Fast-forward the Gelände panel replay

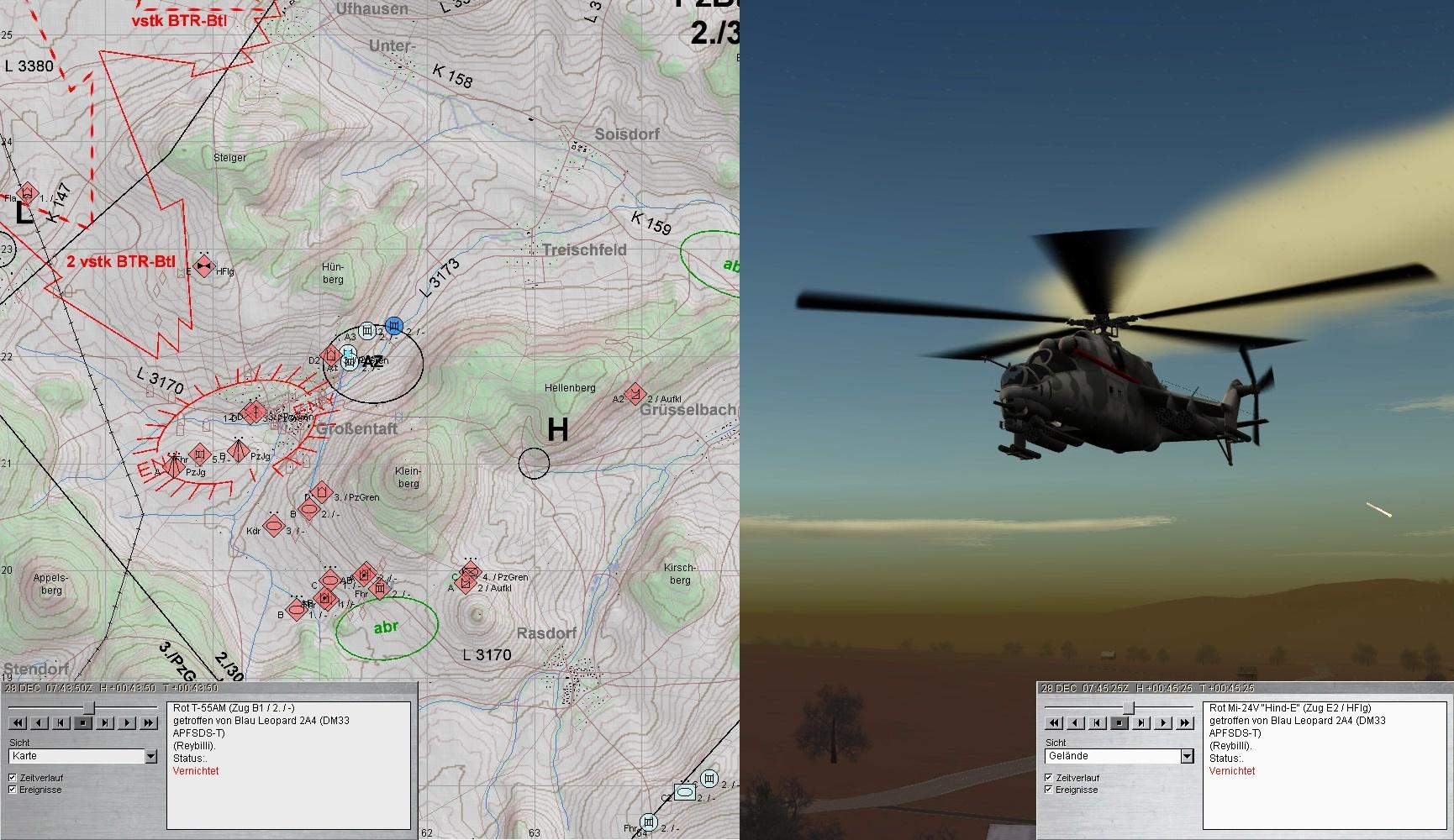pos(1185,722)
